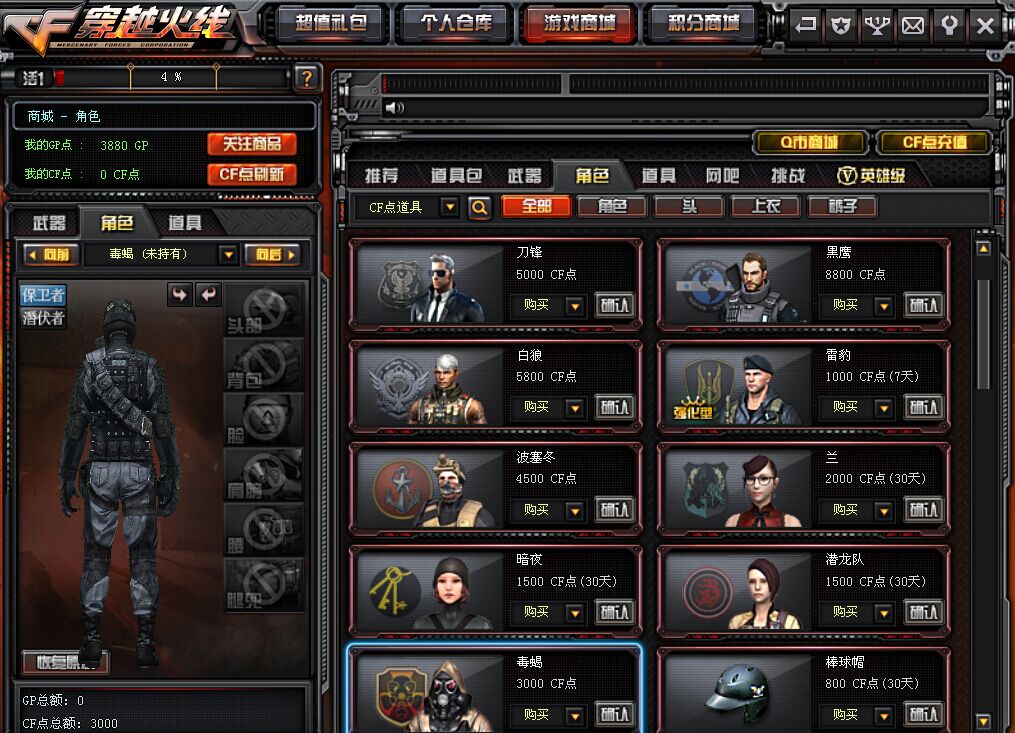The height and width of the screenshot is (733, 1015).
Task: Click the 关注商品 followed items button
Action: click(252, 144)
